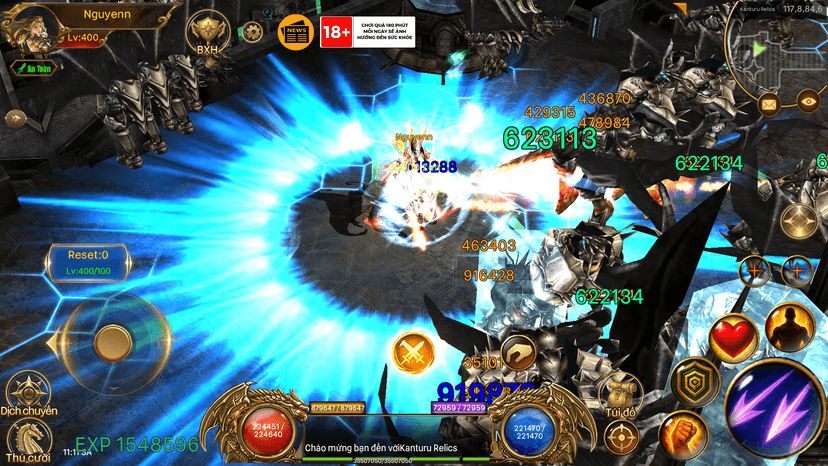Open the orange NEWS icon

pos(296,32)
